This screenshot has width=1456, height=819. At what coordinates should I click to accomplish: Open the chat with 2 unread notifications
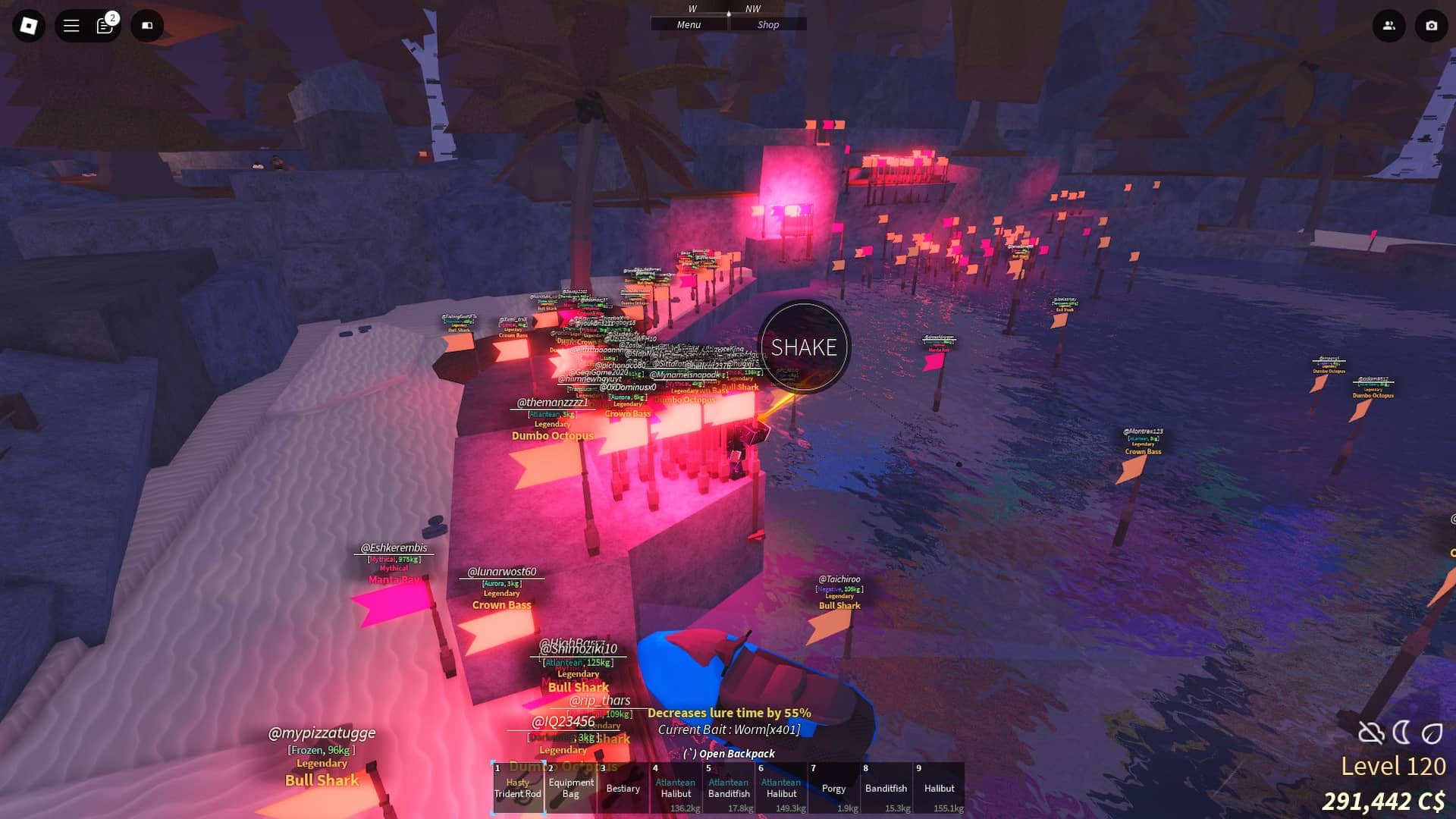click(x=104, y=25)
